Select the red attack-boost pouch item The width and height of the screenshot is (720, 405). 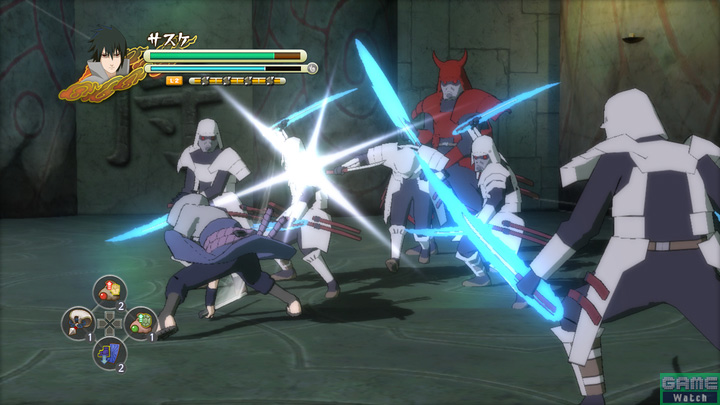pyautogui.click(x=109, y=291)
